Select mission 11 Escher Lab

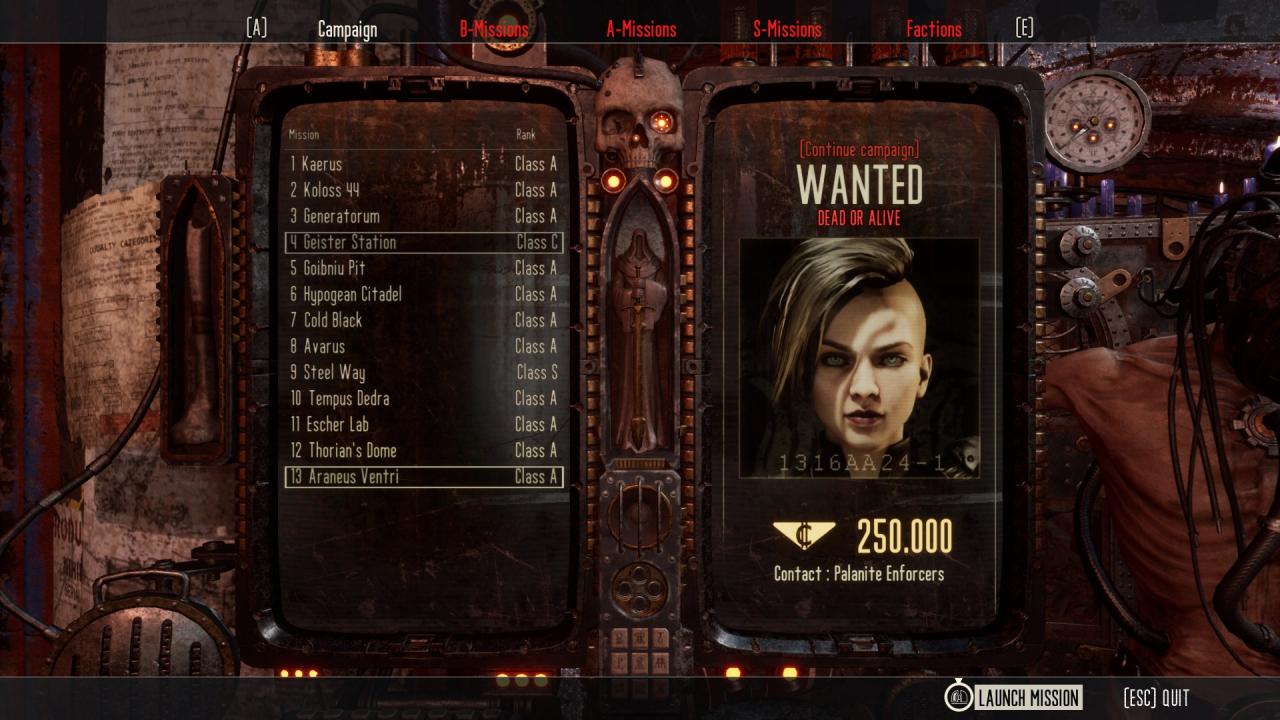[x=423, y=424]
